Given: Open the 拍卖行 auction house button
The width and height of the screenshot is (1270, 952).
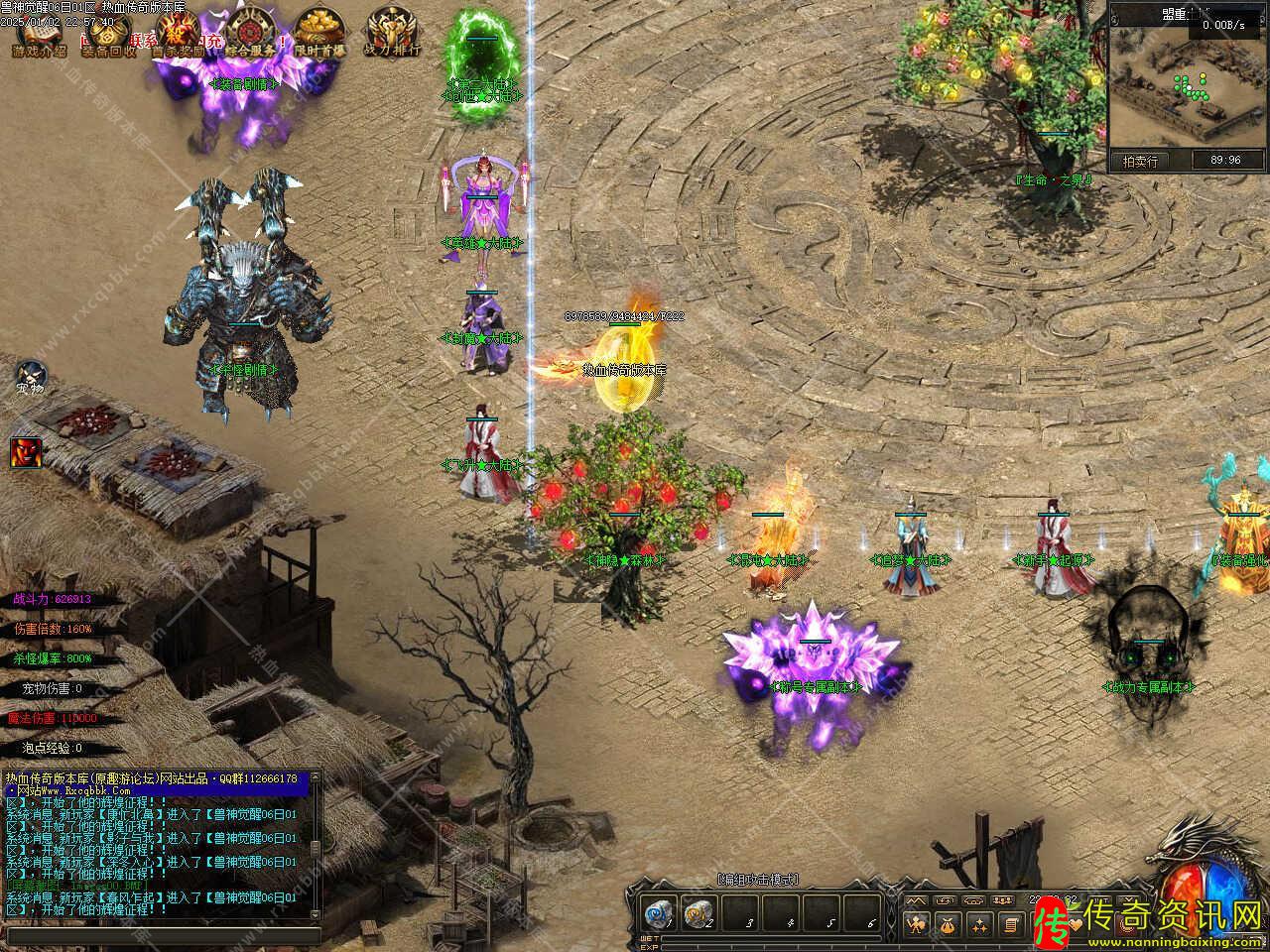Looking at the screenshot, I should tap(1140, 161).
